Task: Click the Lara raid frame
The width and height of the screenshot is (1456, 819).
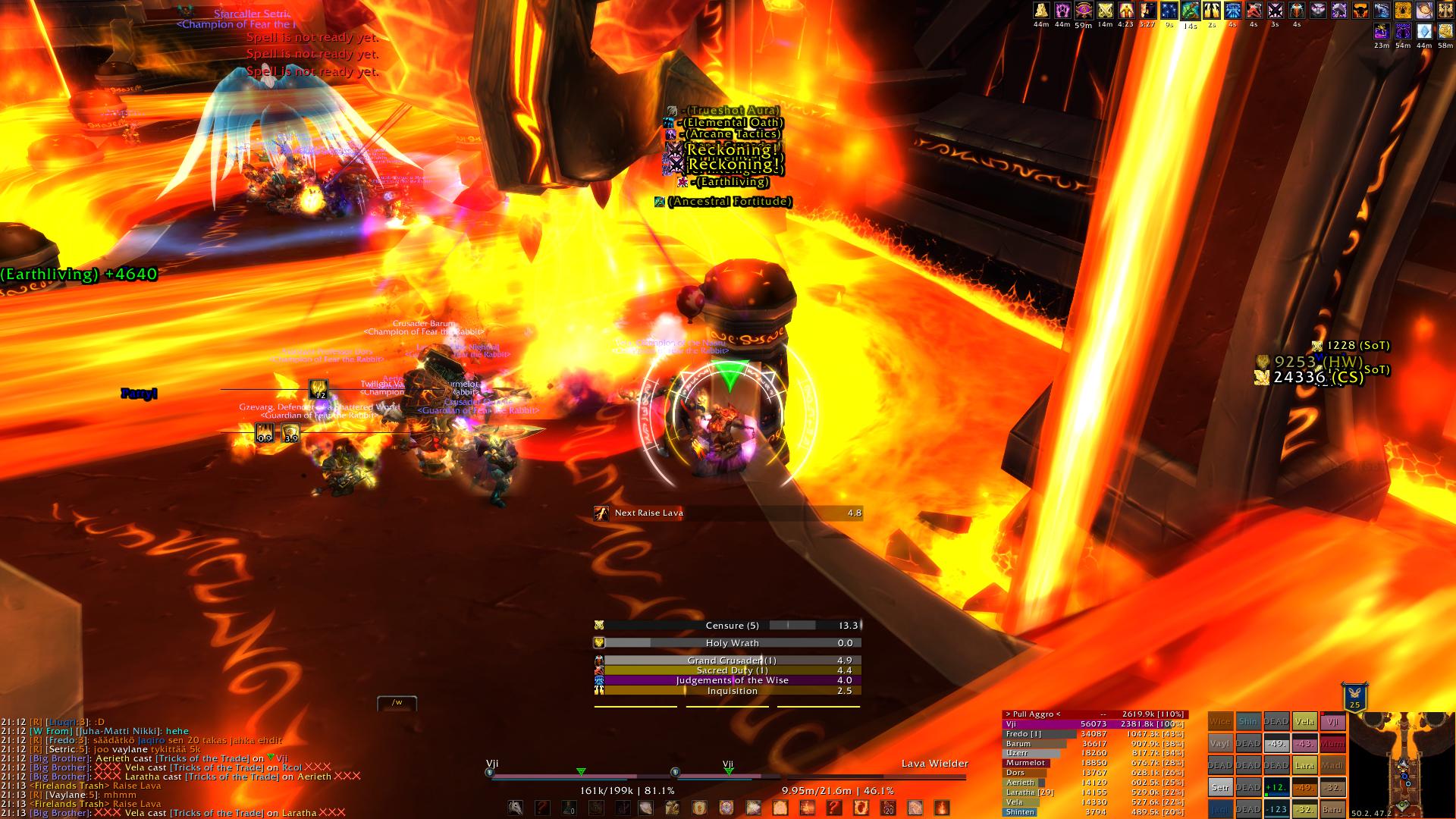Action: [x=1304, y=766]
